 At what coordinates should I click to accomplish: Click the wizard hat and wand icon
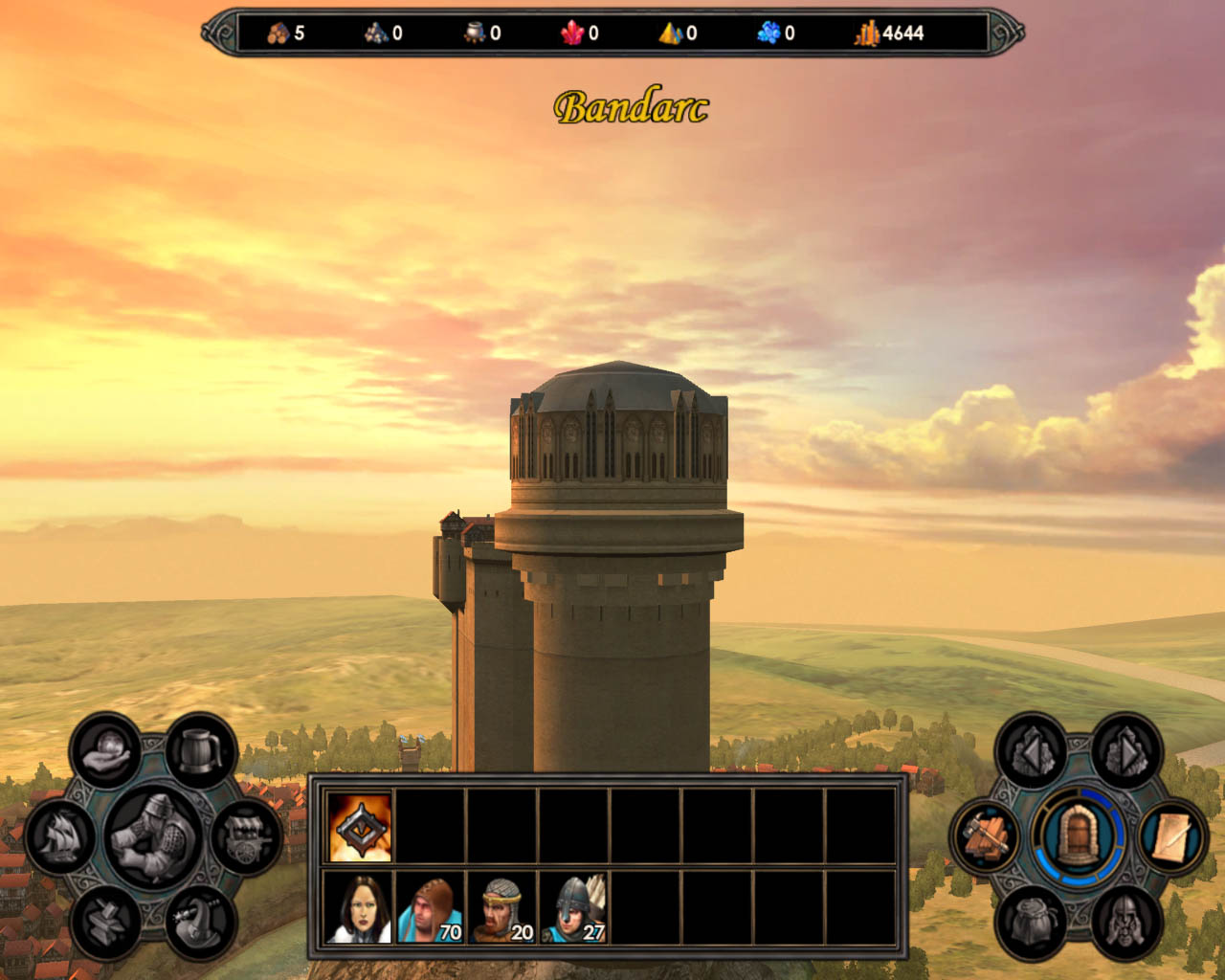[x=200, y=921]
